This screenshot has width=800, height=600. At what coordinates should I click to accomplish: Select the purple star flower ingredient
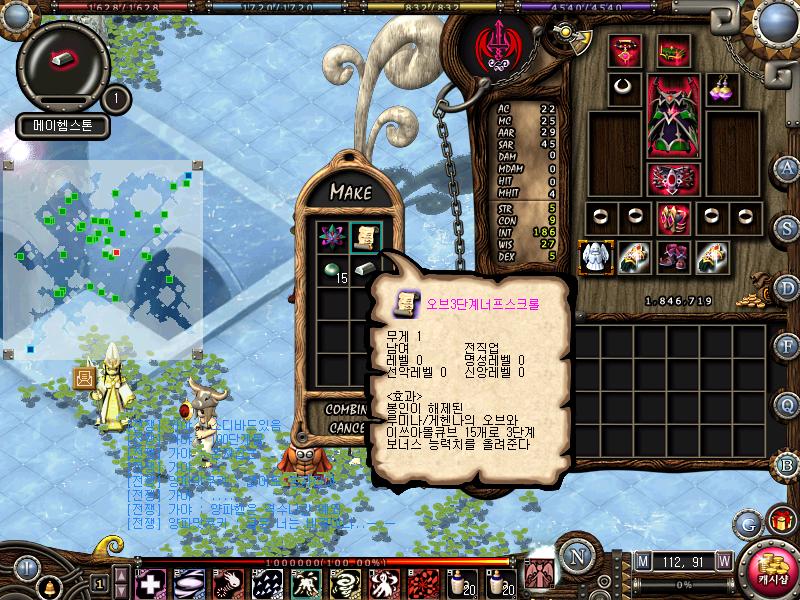point(331,236)
